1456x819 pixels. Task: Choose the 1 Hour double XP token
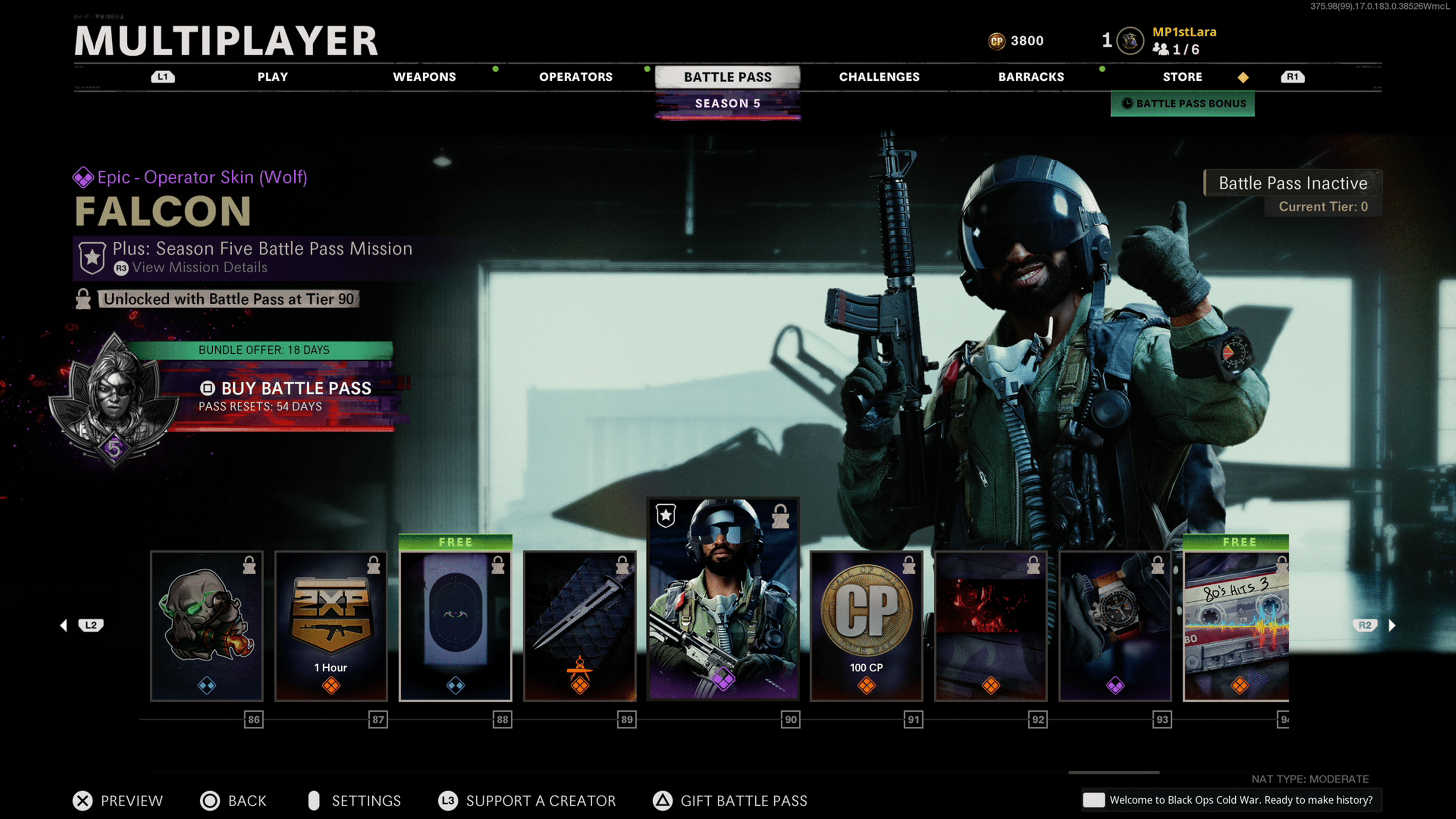pyautogui.click(x=331, y=626)
